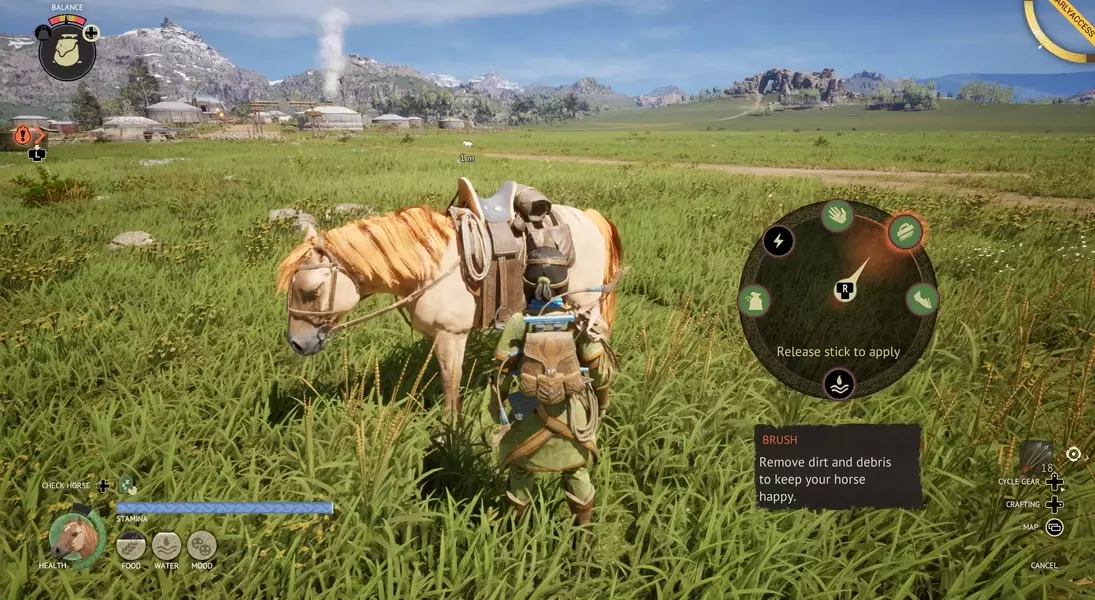Click the orange alert notification icon

pyautogui.click(x=23, y=136)
